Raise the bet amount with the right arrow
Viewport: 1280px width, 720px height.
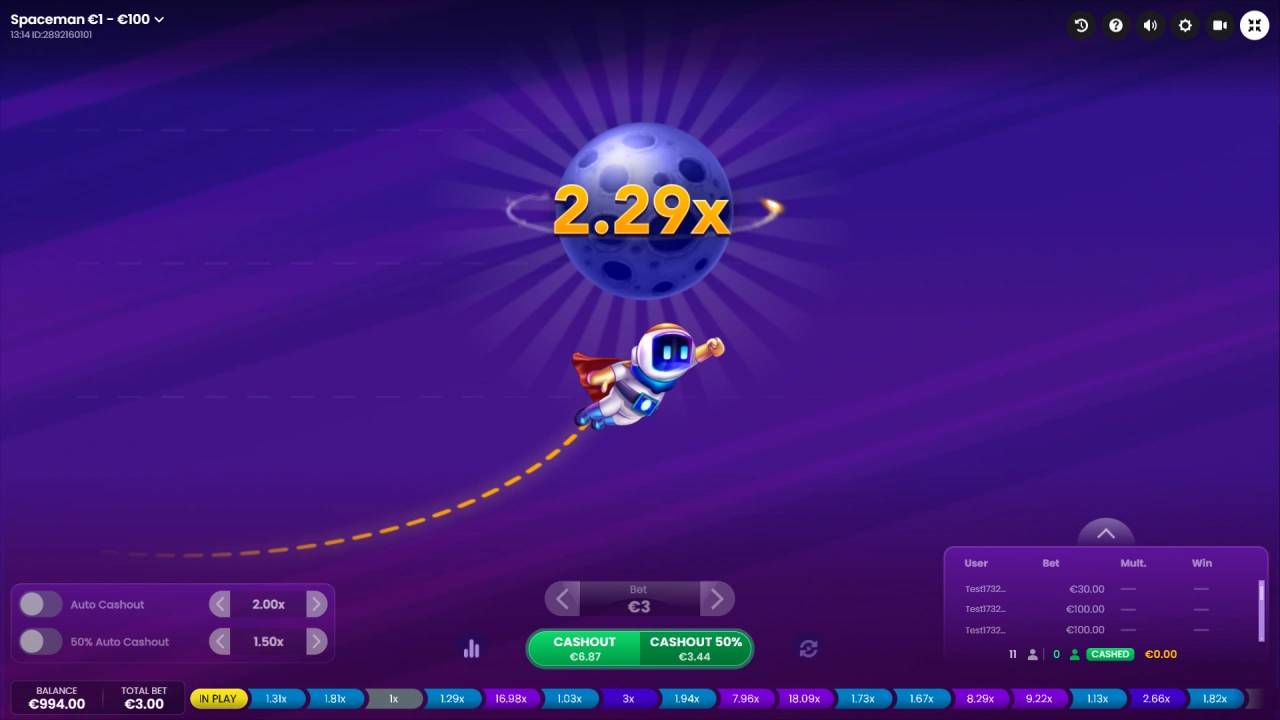716,599
